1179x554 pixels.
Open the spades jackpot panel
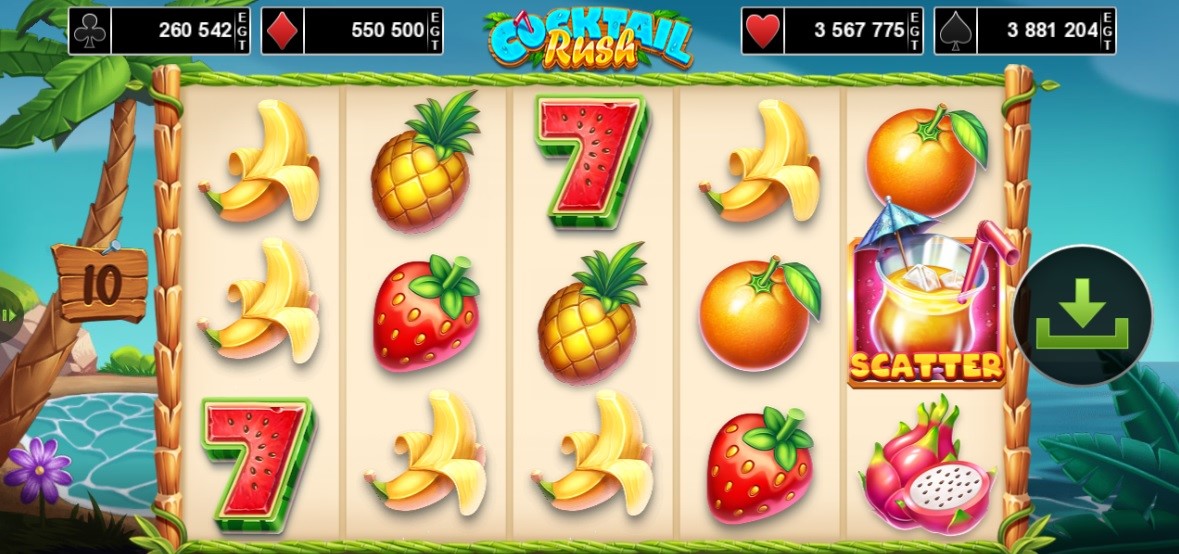coord(1025,31)
